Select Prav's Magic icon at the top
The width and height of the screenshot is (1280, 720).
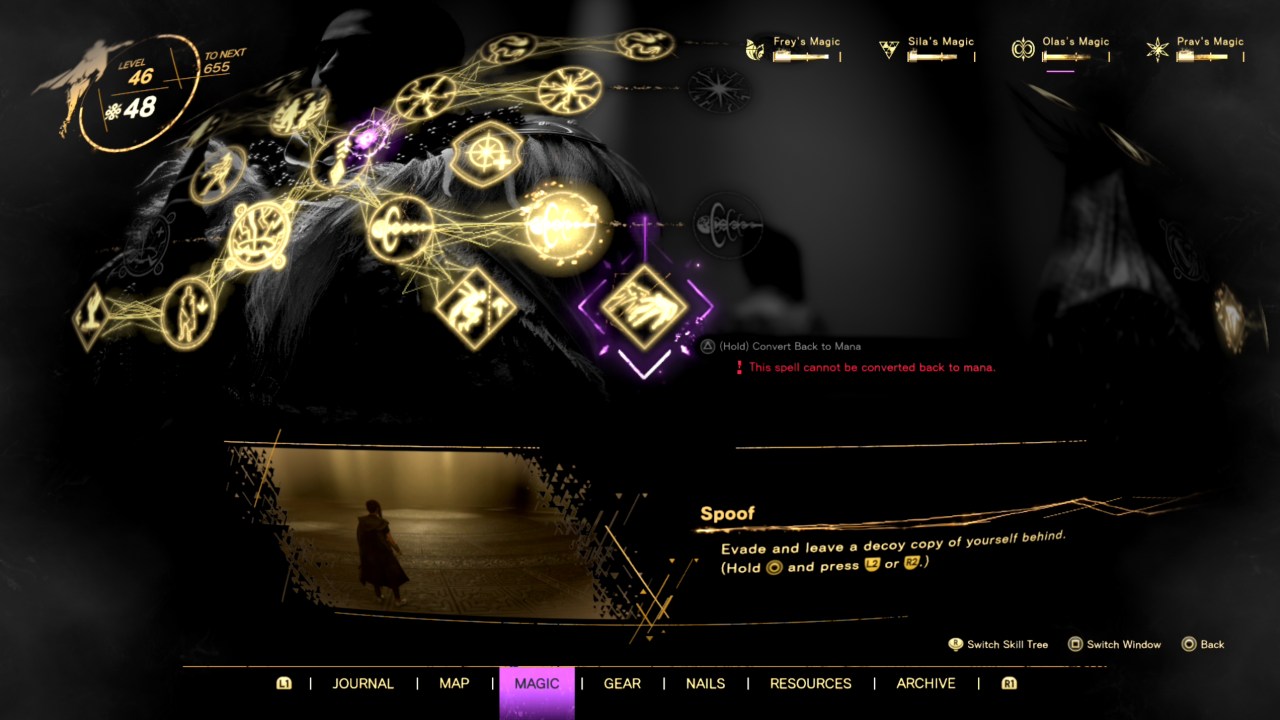[1157, 47]
